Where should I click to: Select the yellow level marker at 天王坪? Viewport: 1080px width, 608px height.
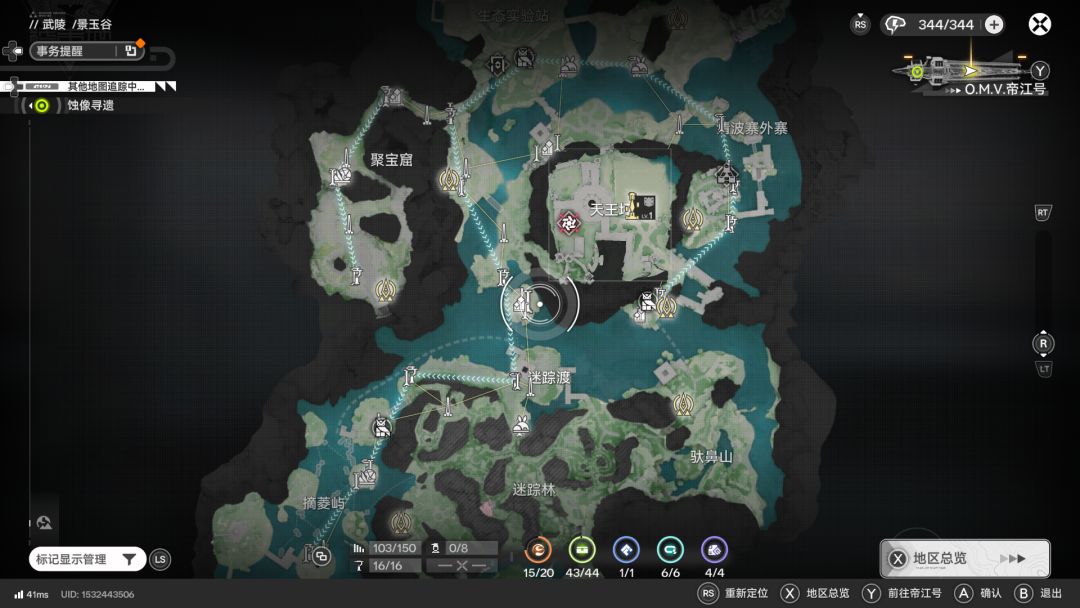(640, 207)
